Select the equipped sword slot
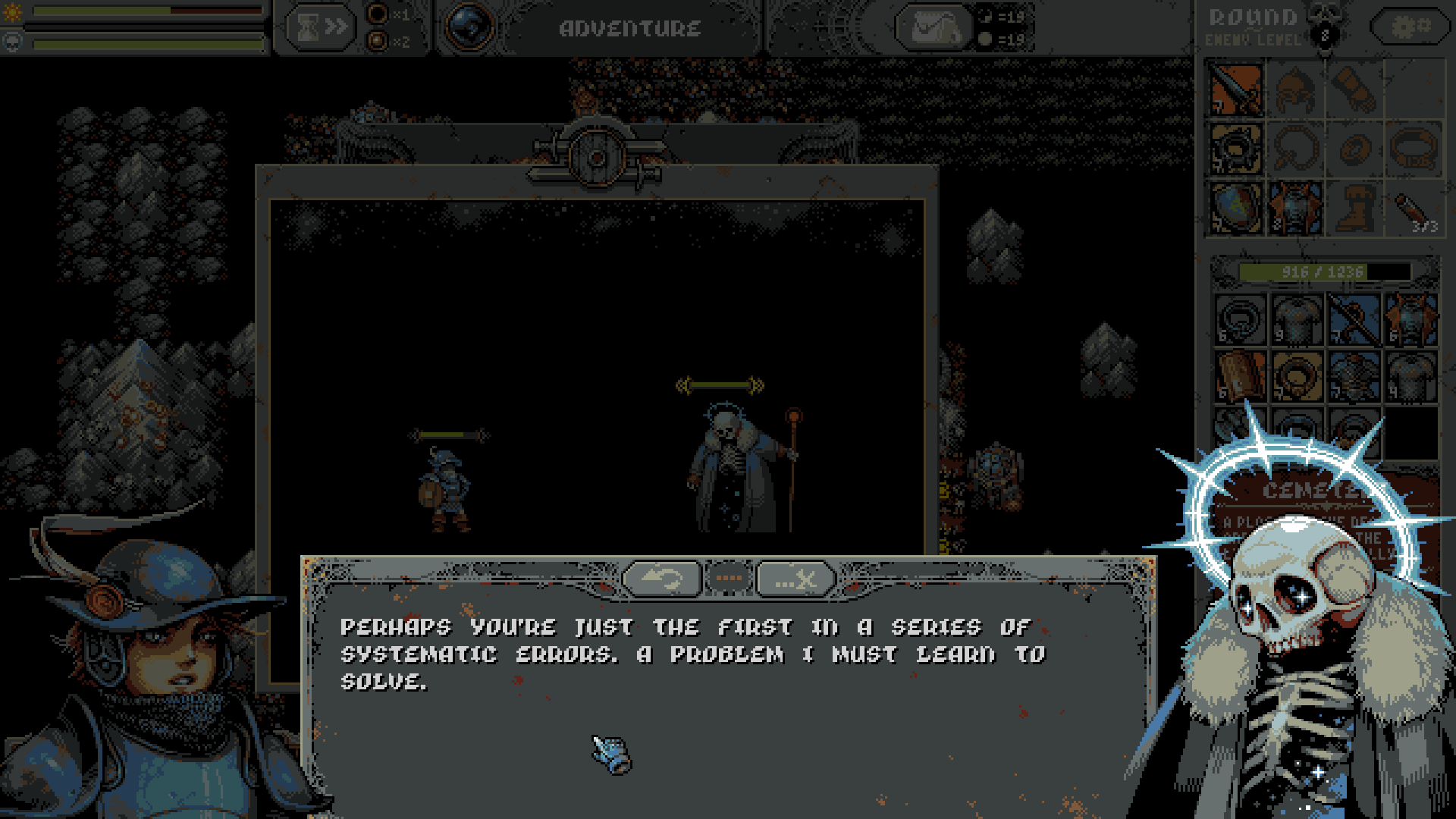Screen dimensions: 1456x819 tap(1236, 89)
